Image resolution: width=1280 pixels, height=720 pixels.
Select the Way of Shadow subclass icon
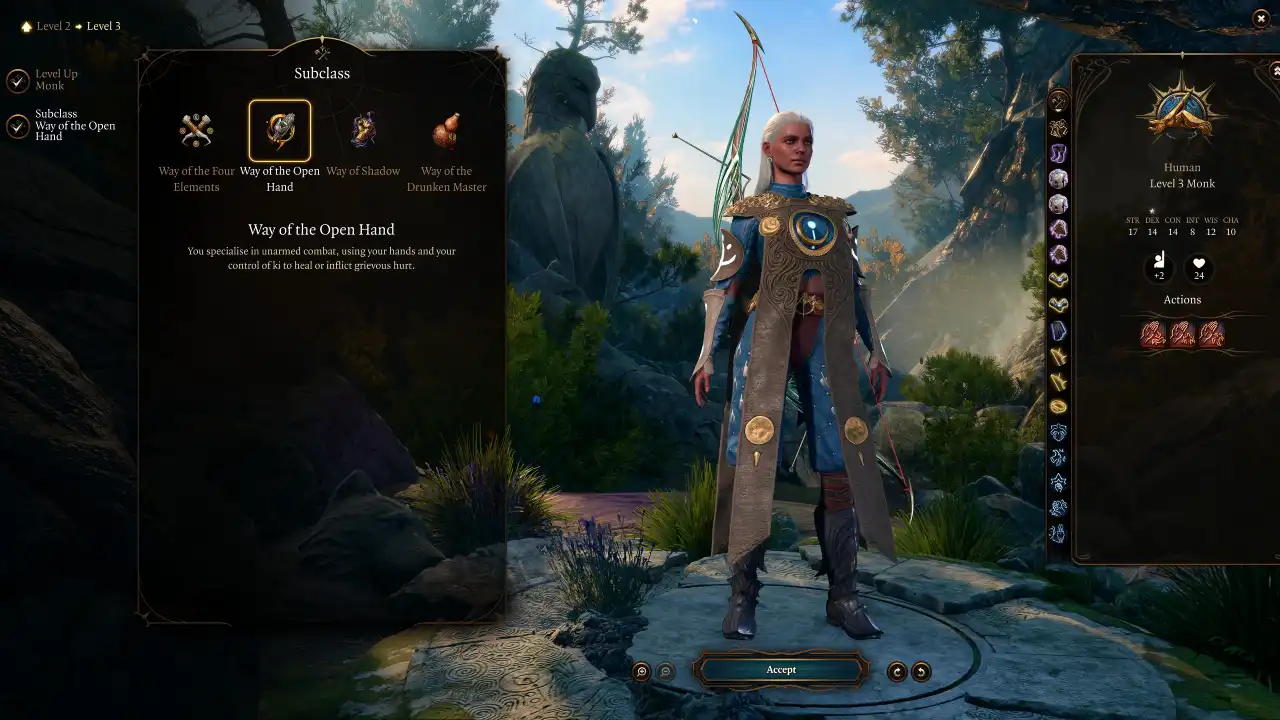point(363,130)
